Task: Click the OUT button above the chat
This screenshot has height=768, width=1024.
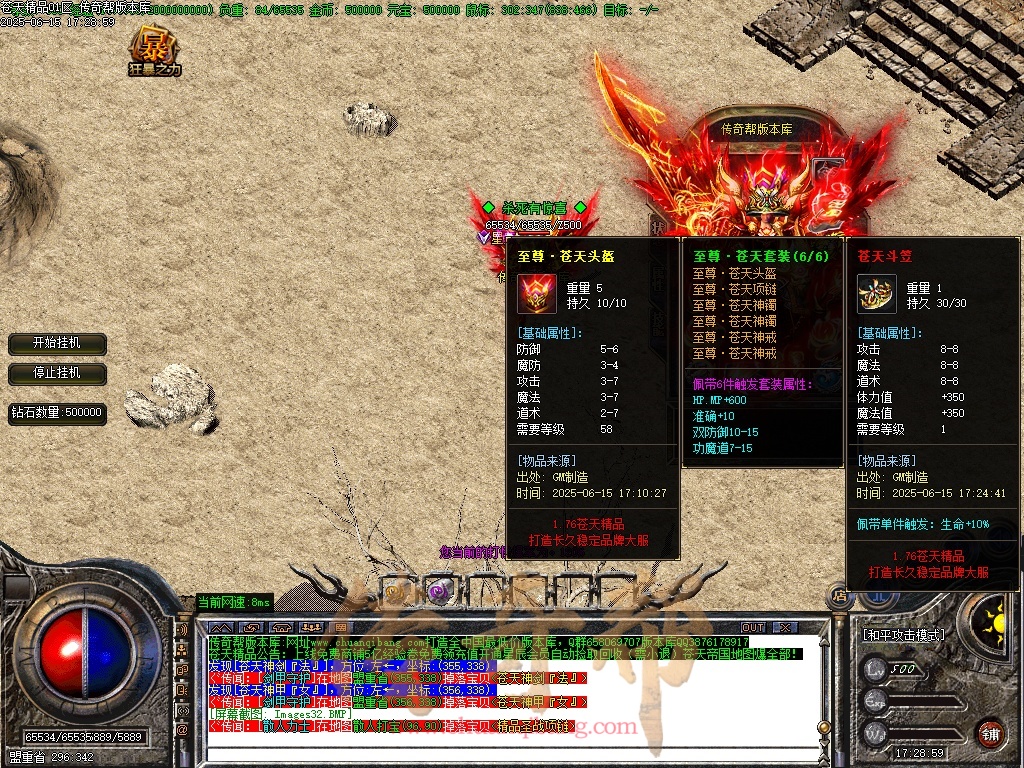Action: click(753, 627)
